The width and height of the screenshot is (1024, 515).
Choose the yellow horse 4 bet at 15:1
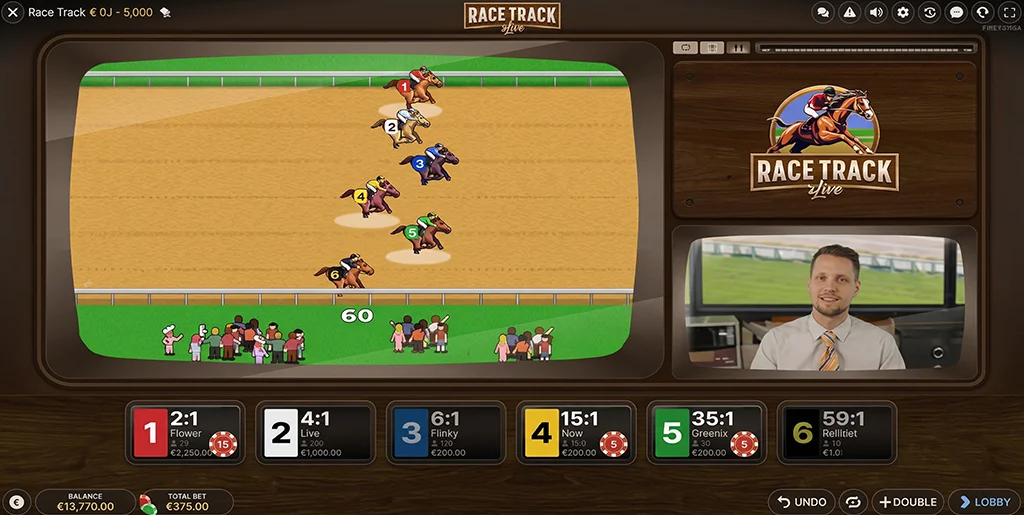click(576, 432)
